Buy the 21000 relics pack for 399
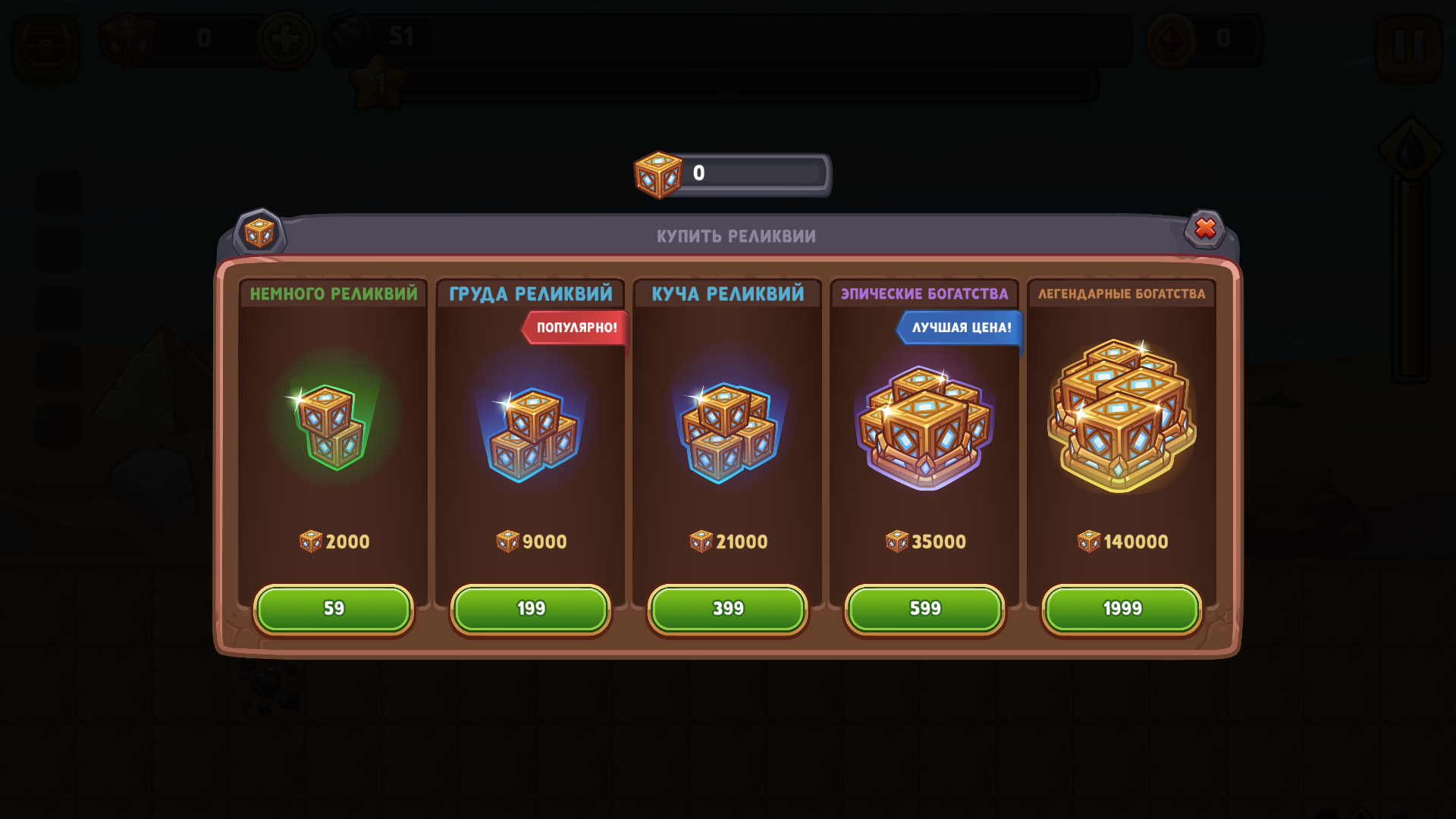This screenshot has width=1456, height=819. [728, 609]
